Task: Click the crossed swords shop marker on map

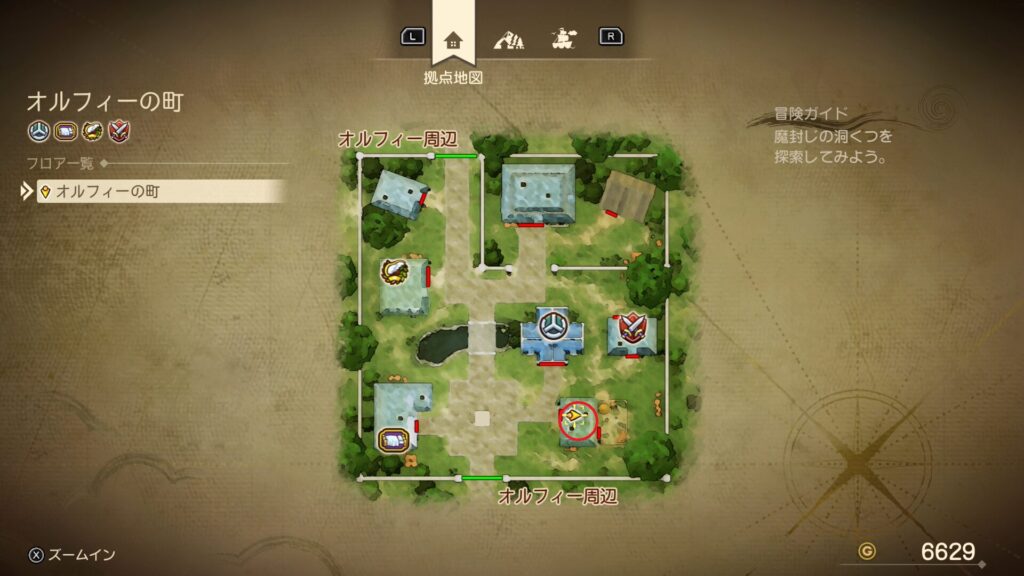Action: 631,327
